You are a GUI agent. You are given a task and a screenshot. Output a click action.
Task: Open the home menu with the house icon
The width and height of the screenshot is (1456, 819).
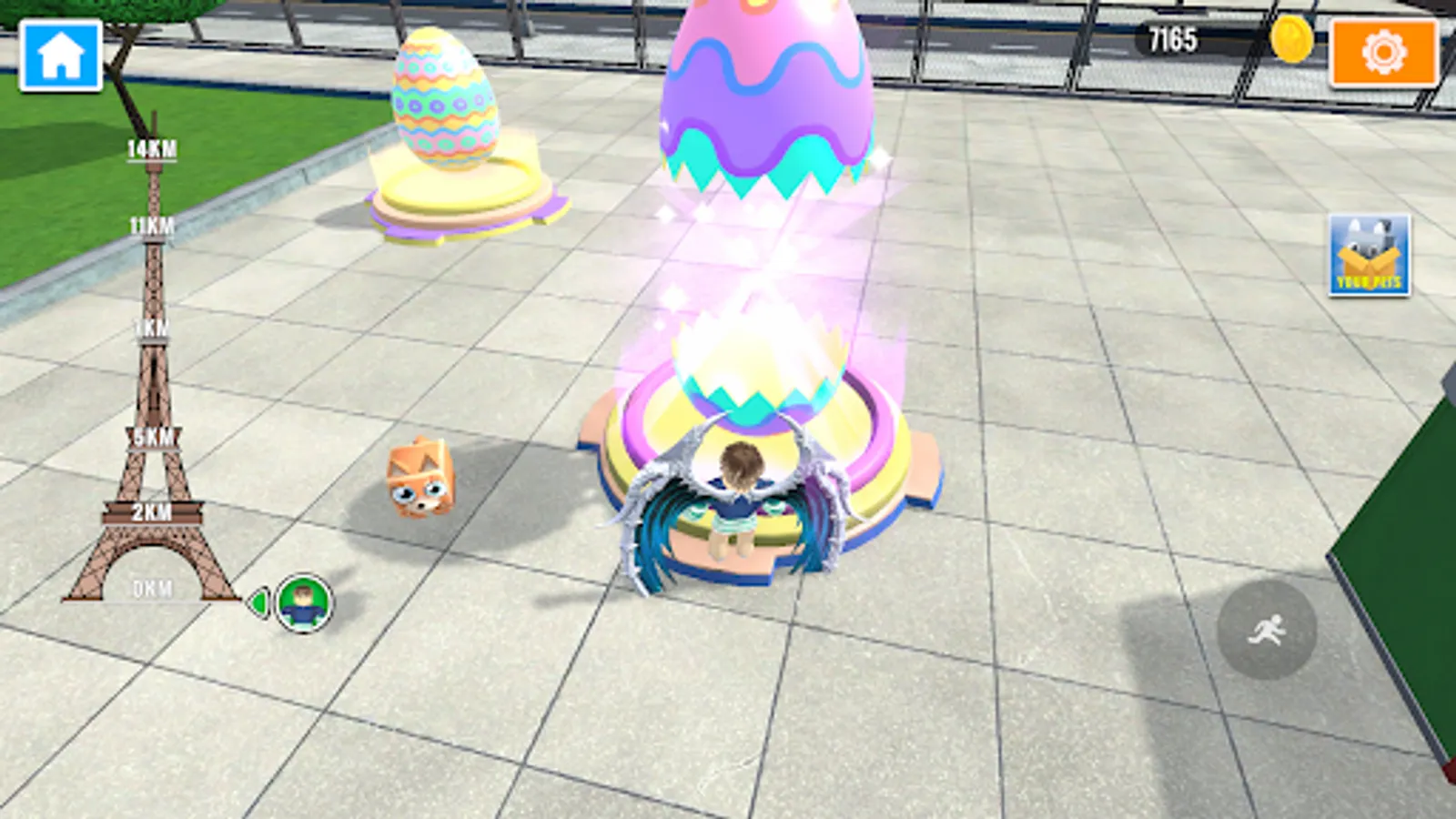tap(60, 56)
